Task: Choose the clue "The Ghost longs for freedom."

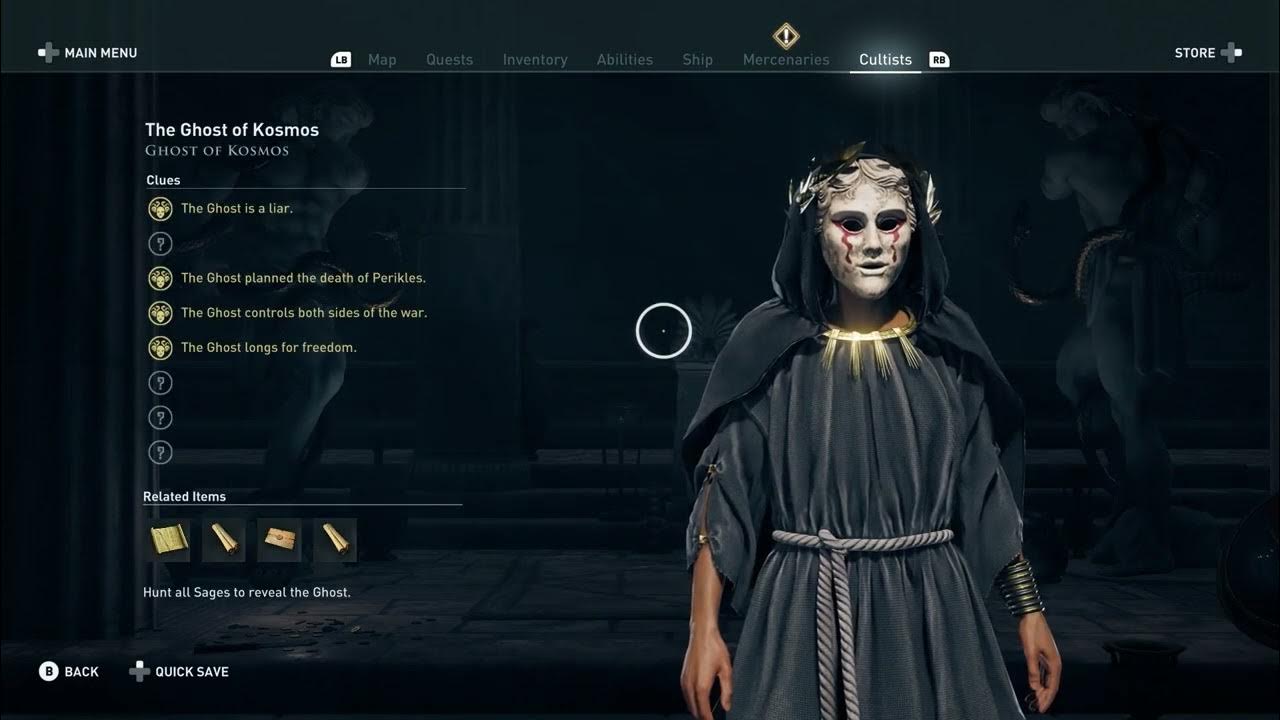Action: 268,348
